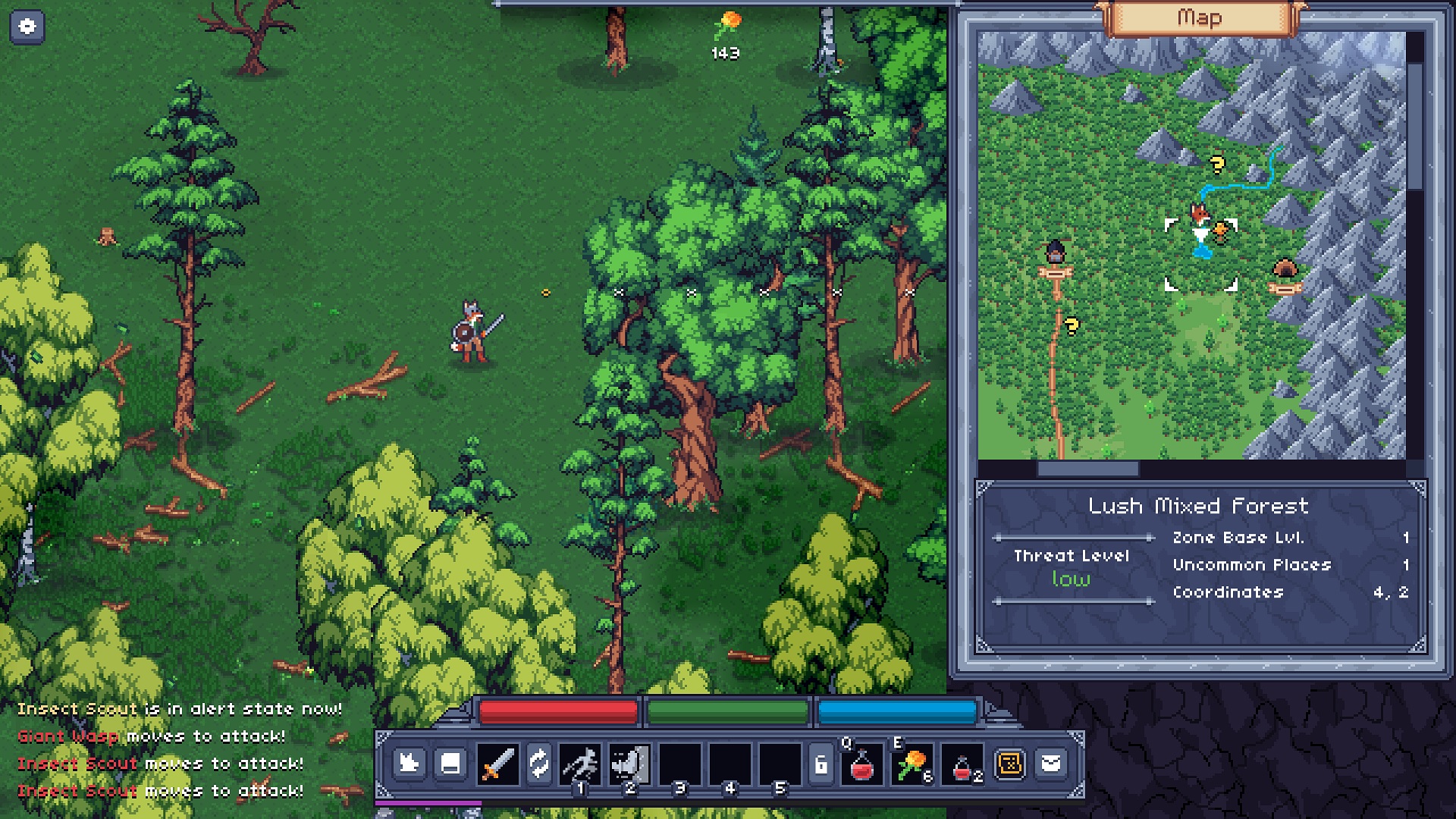Toggle the hotbar lock button
This screenshot has height=819, width=1456.
821,764
